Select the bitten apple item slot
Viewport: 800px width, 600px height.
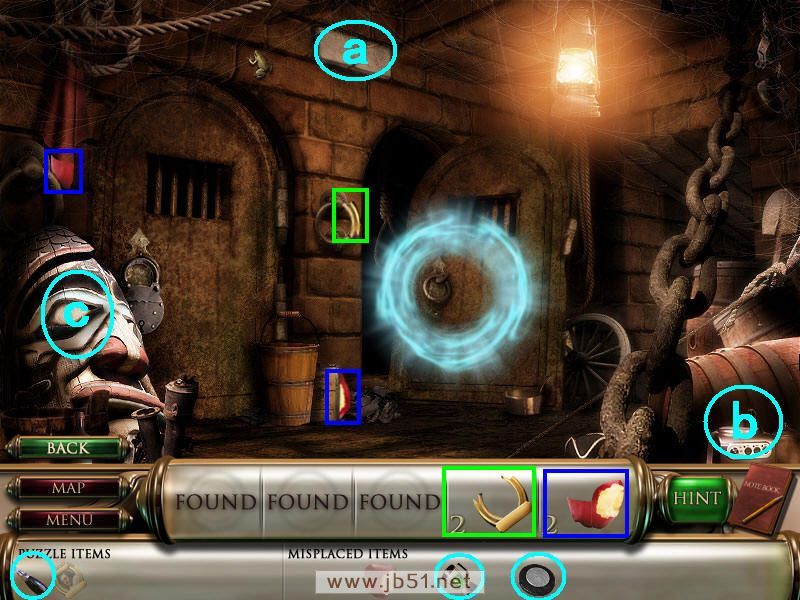(586, 502)
